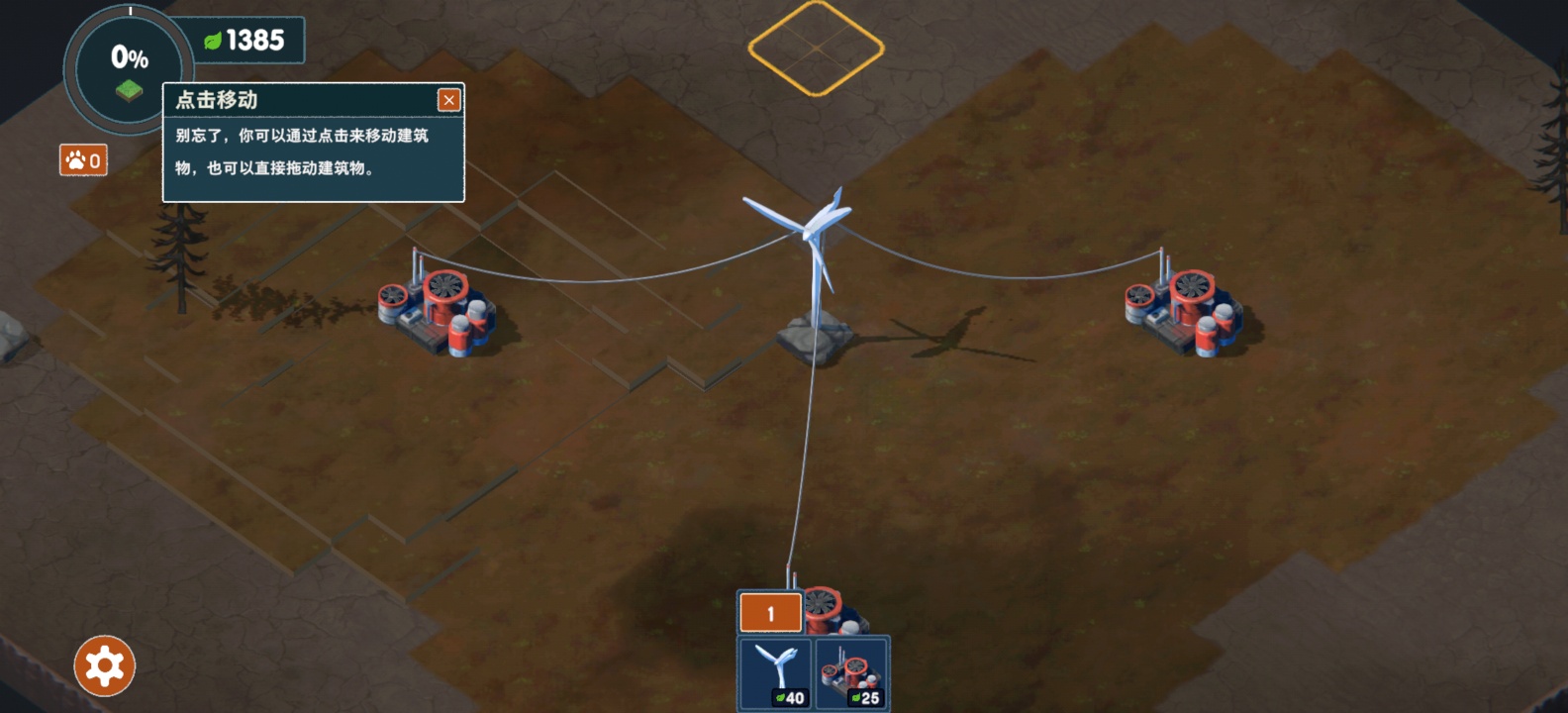Switch to the orange tab numbered 1
This screenshot has width=1568, height=713.
[x=770, y=614]
